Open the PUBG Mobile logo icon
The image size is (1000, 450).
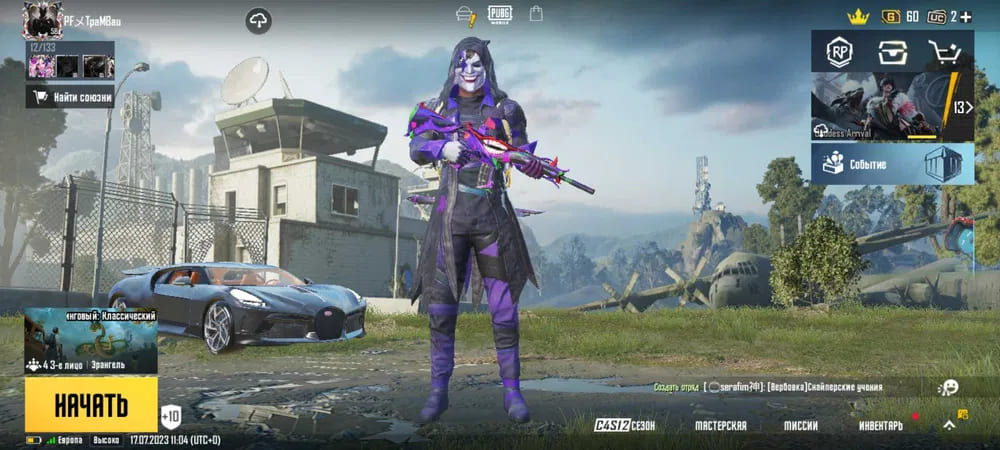(499, 14)
